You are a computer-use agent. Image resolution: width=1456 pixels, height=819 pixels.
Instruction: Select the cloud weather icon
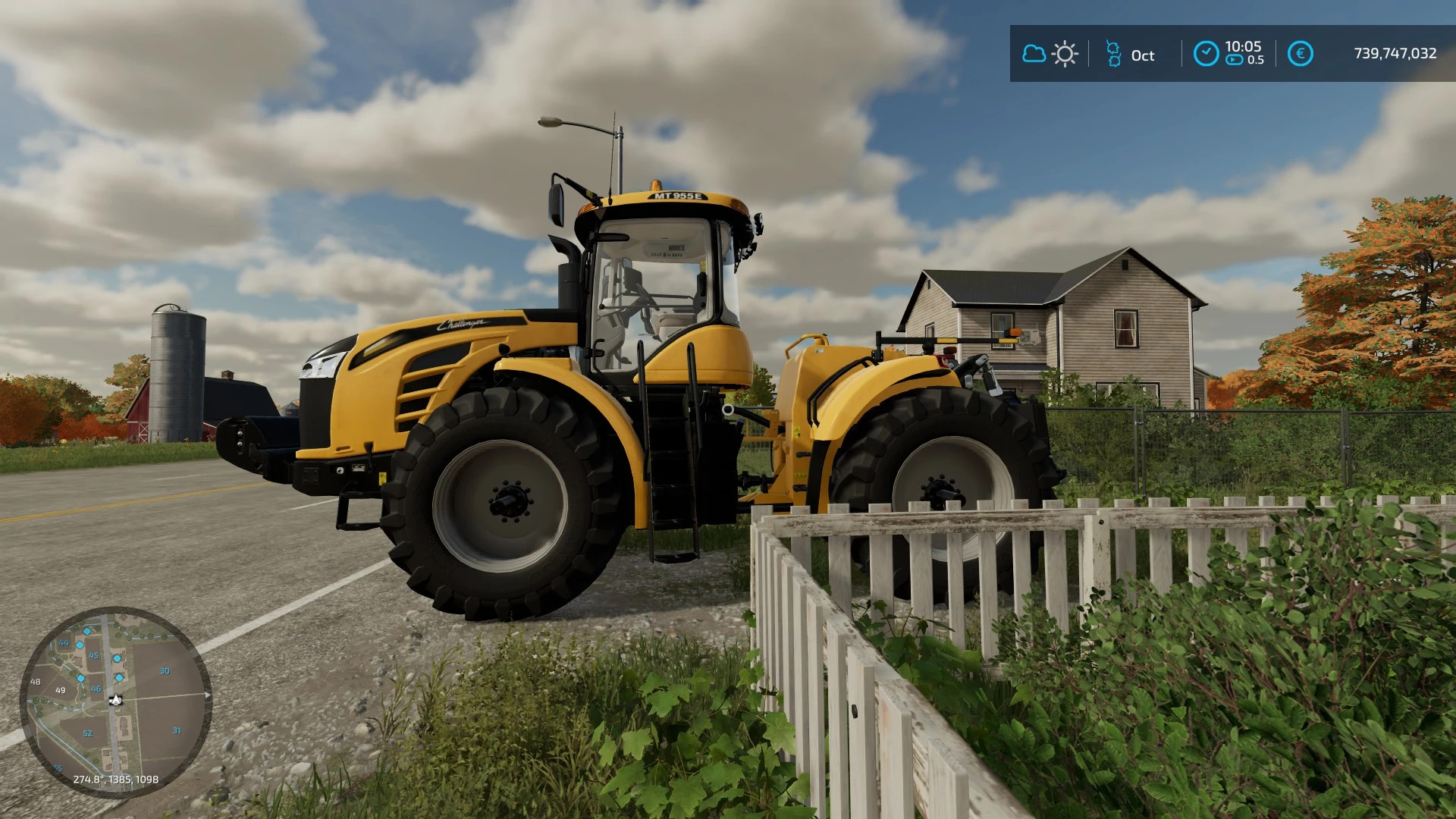tap(1034, 54)
